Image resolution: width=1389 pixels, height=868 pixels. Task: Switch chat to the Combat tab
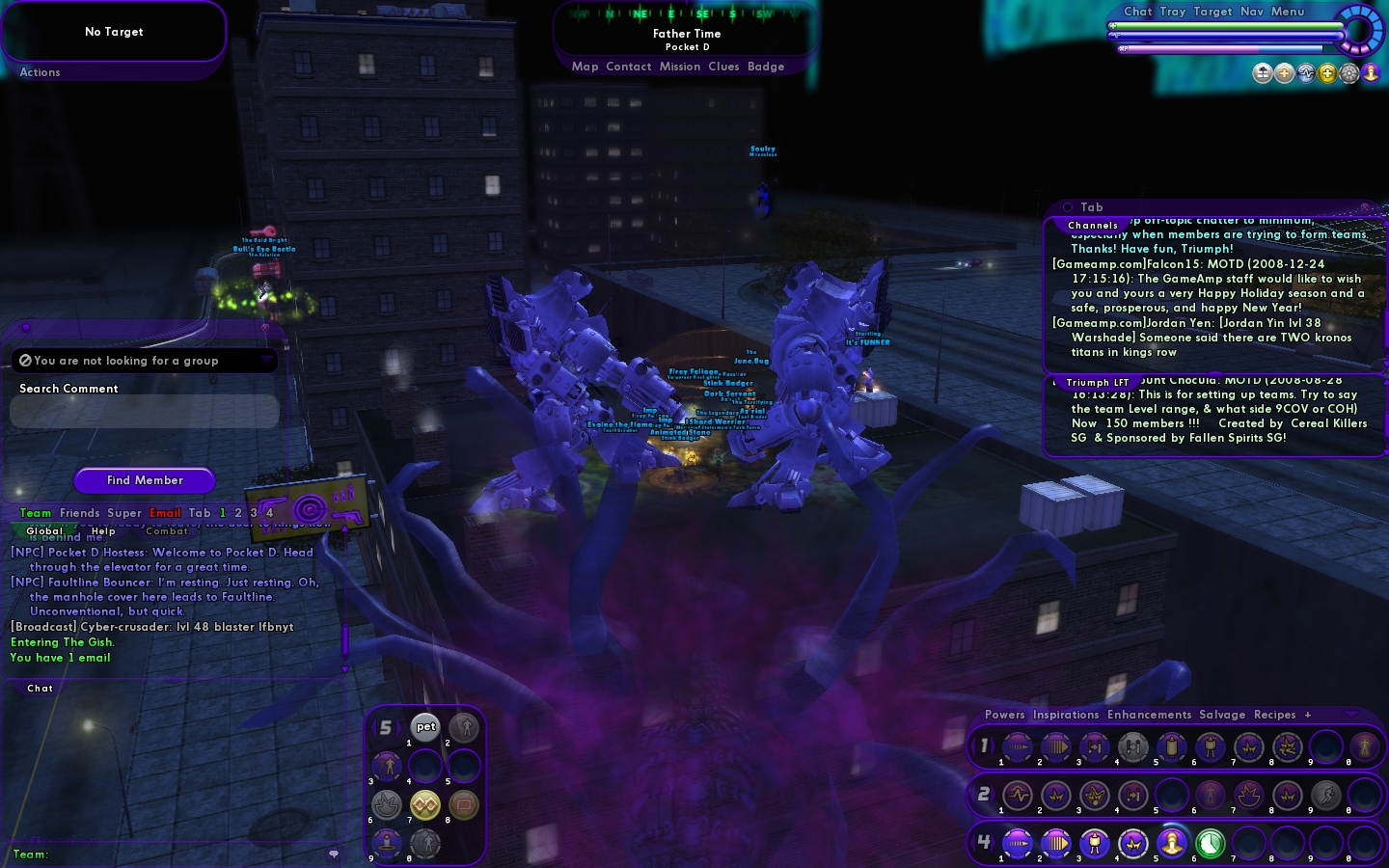[167, 531]
